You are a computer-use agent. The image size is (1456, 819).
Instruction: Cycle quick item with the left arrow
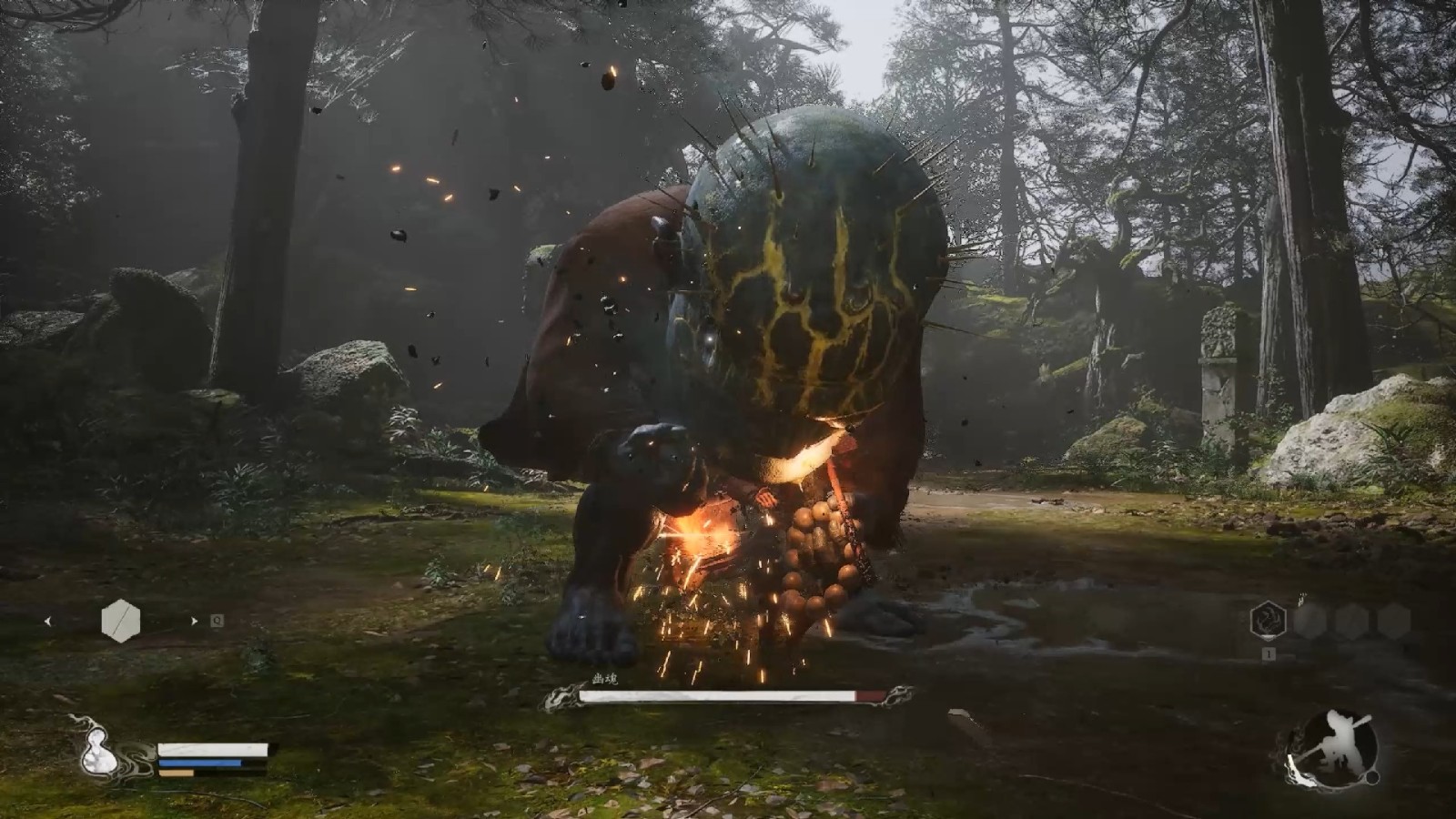pyautogui.click(x=48, y=622)
